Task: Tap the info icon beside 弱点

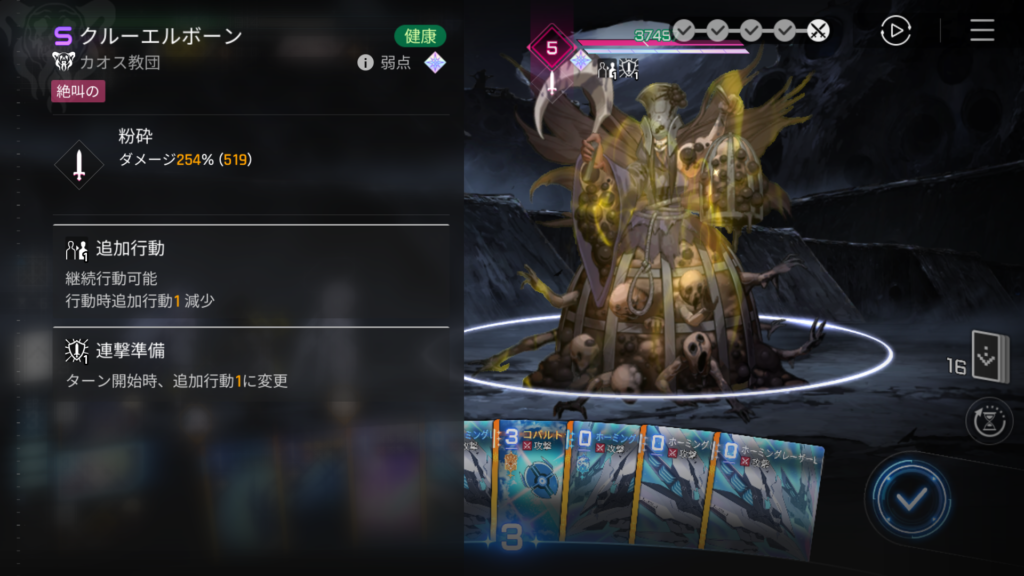Action: [365, 63]
